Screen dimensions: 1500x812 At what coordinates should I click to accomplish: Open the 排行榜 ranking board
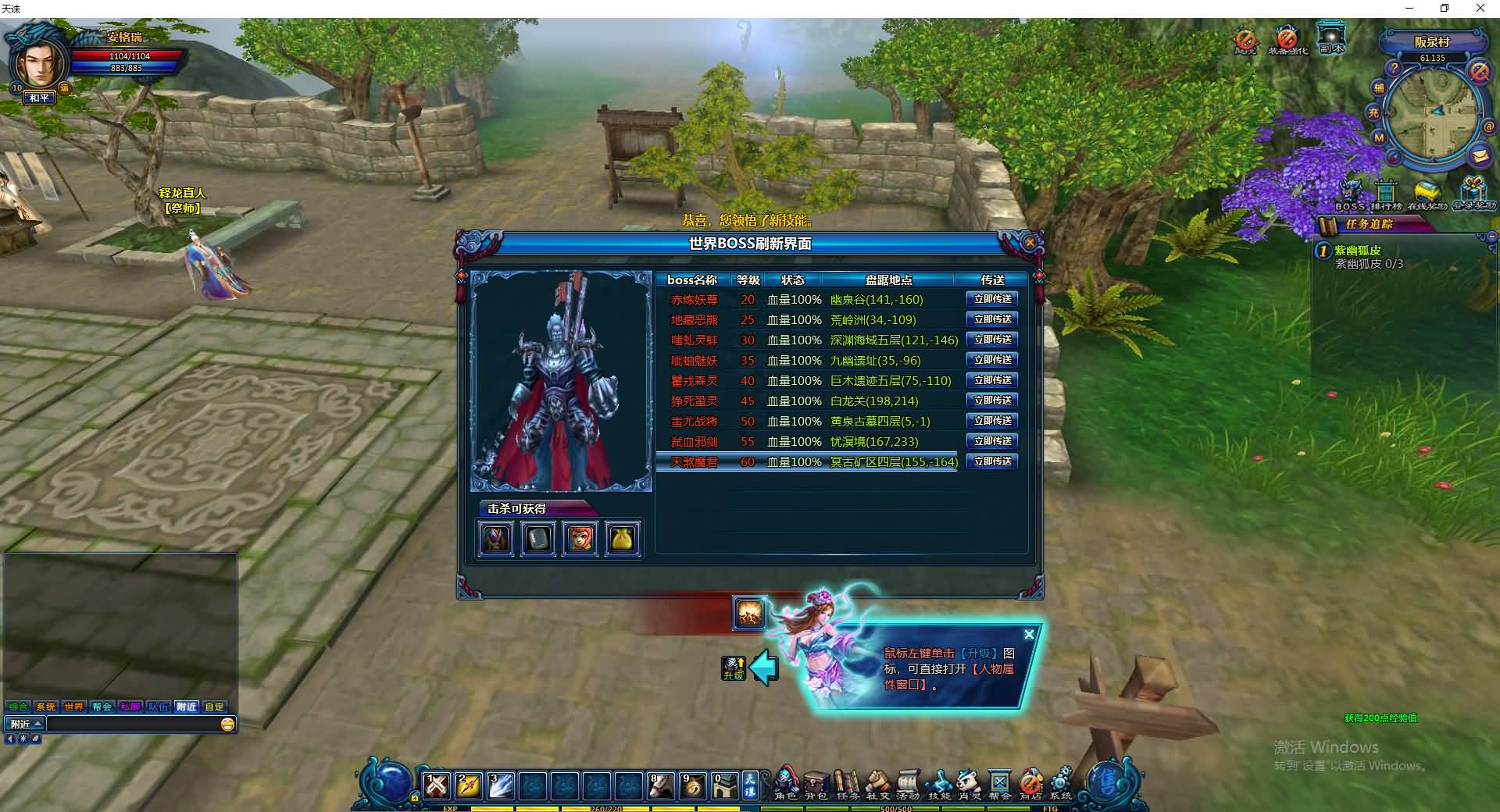click(1386, 195)
